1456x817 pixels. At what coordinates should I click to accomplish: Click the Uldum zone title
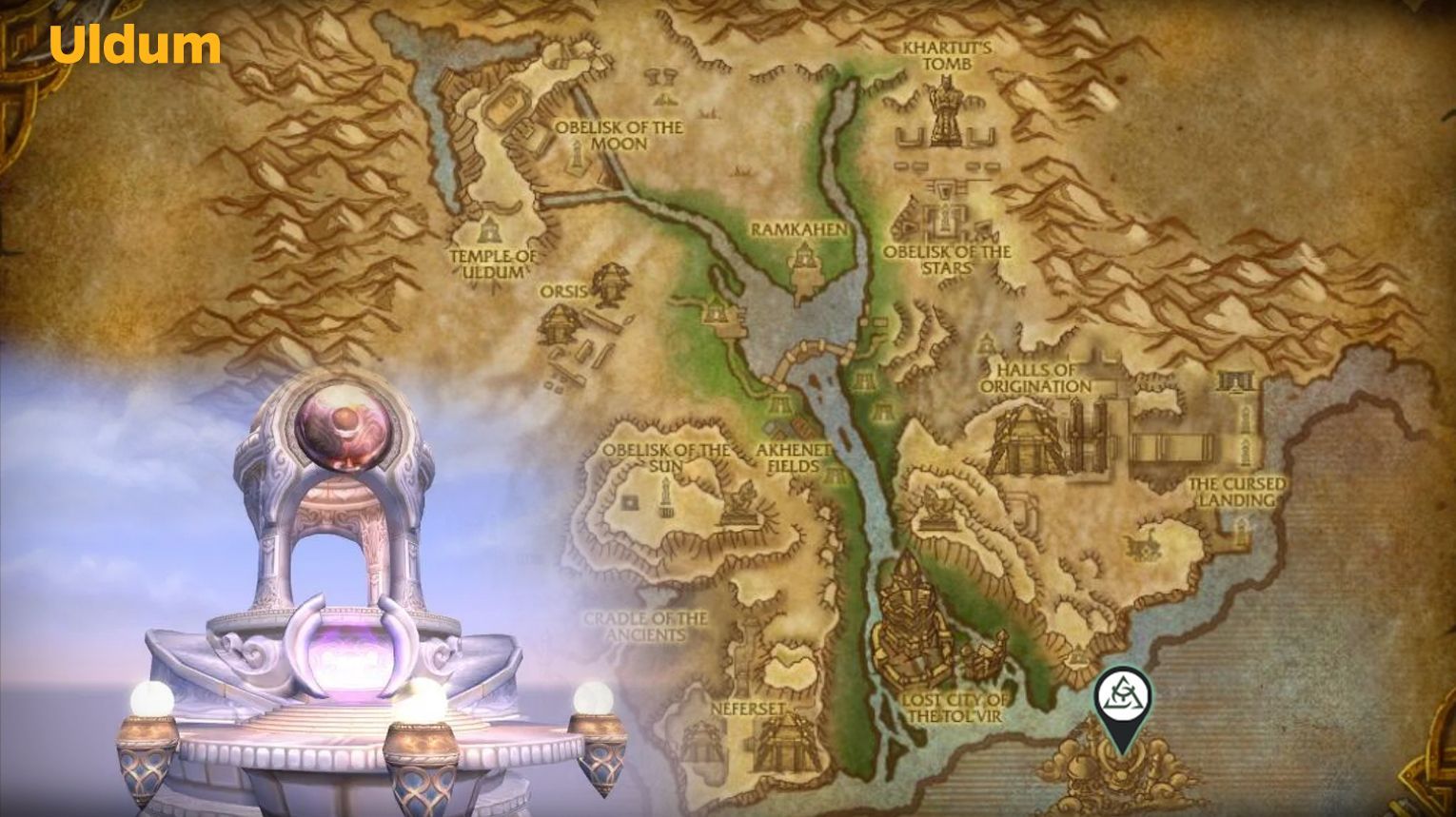coord(134,44)
